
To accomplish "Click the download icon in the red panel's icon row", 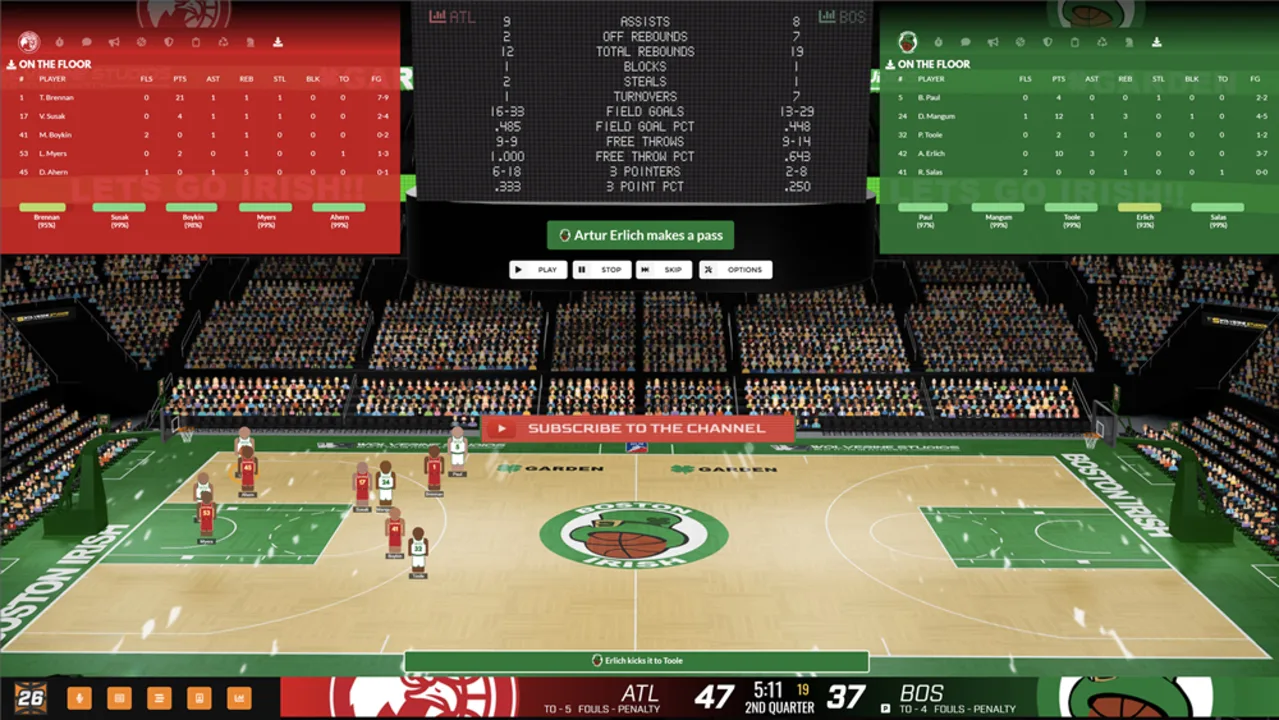I will (x=277, y=42).
